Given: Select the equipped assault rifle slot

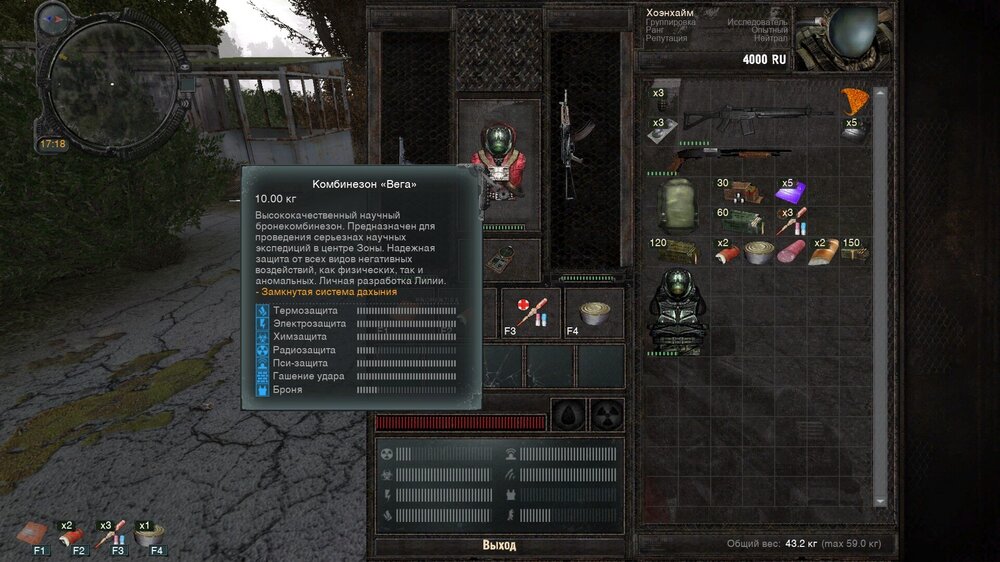Looking at the screenshot, I should tap(570, 145).
